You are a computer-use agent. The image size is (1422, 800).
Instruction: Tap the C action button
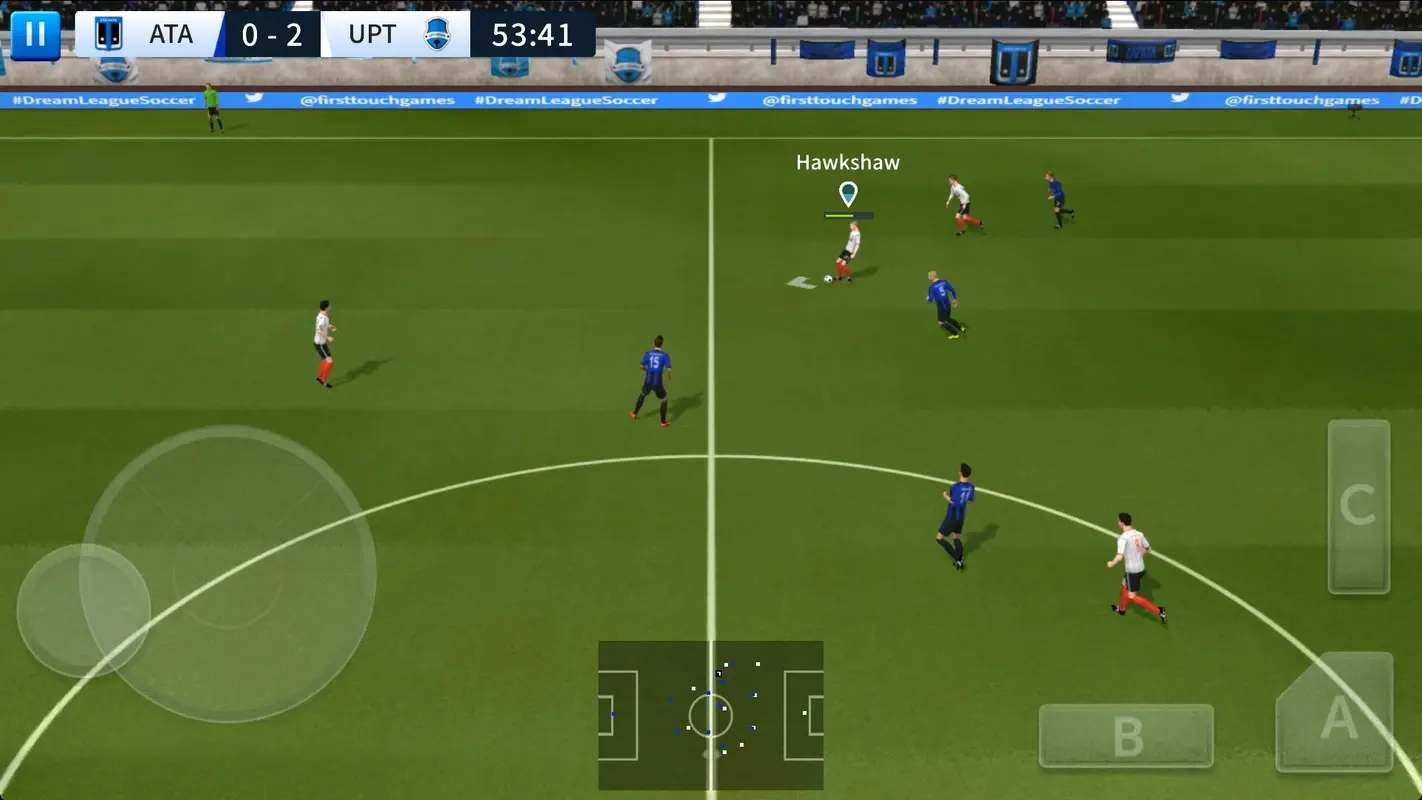click(x=1358, y=507)
